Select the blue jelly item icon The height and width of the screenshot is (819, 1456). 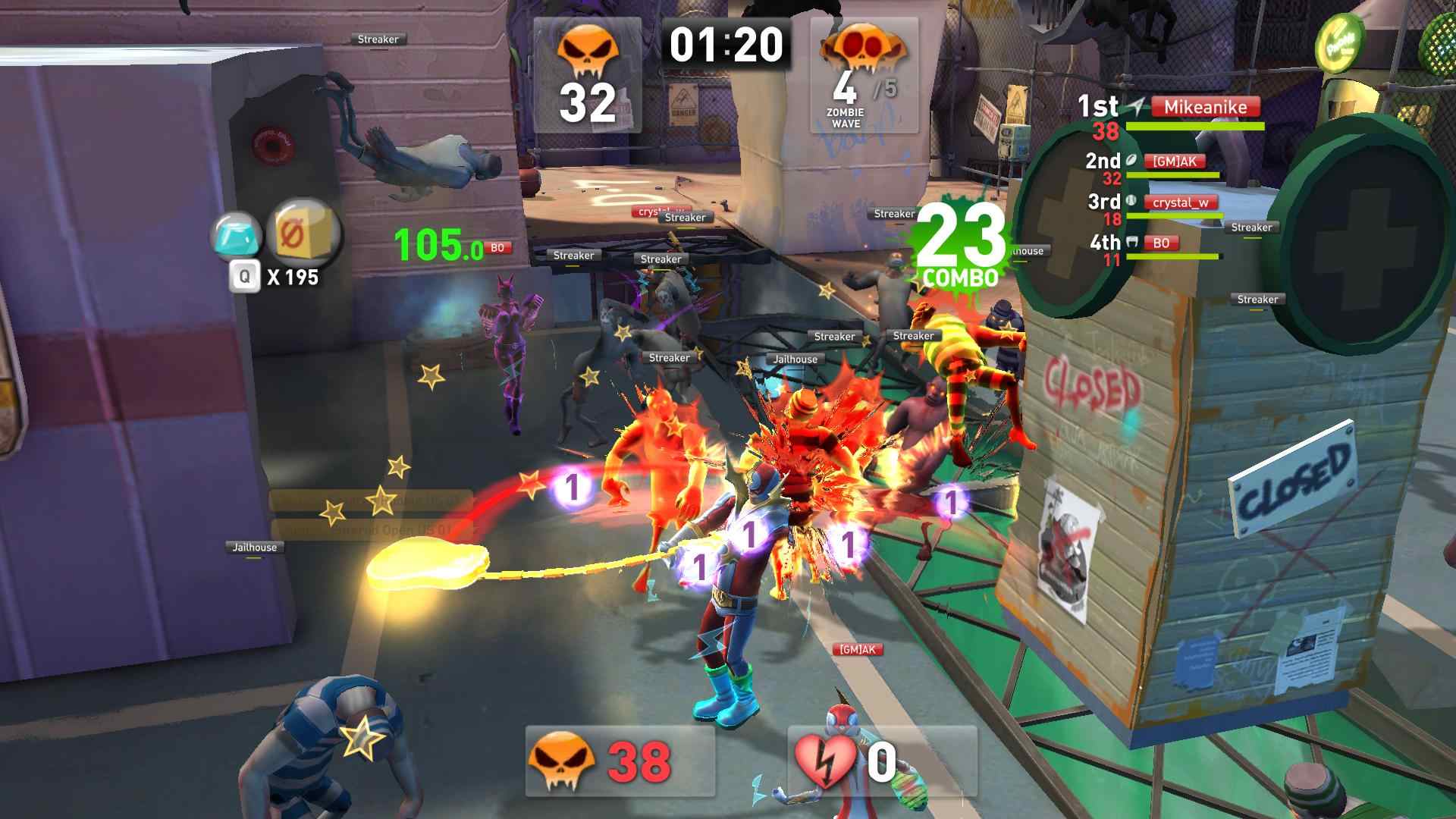point(237,236)
